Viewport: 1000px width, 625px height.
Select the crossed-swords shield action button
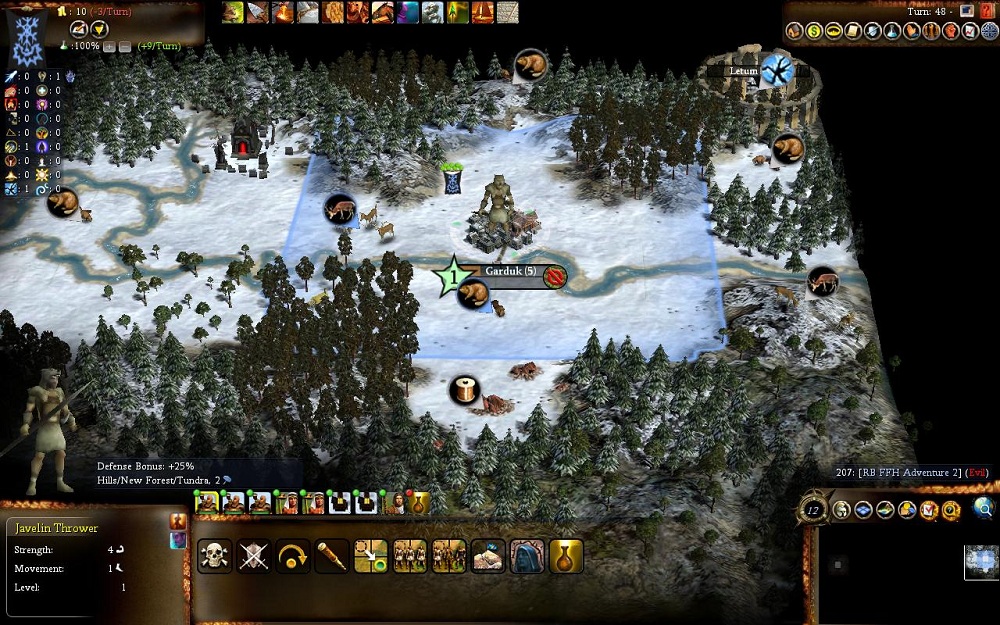254,556
